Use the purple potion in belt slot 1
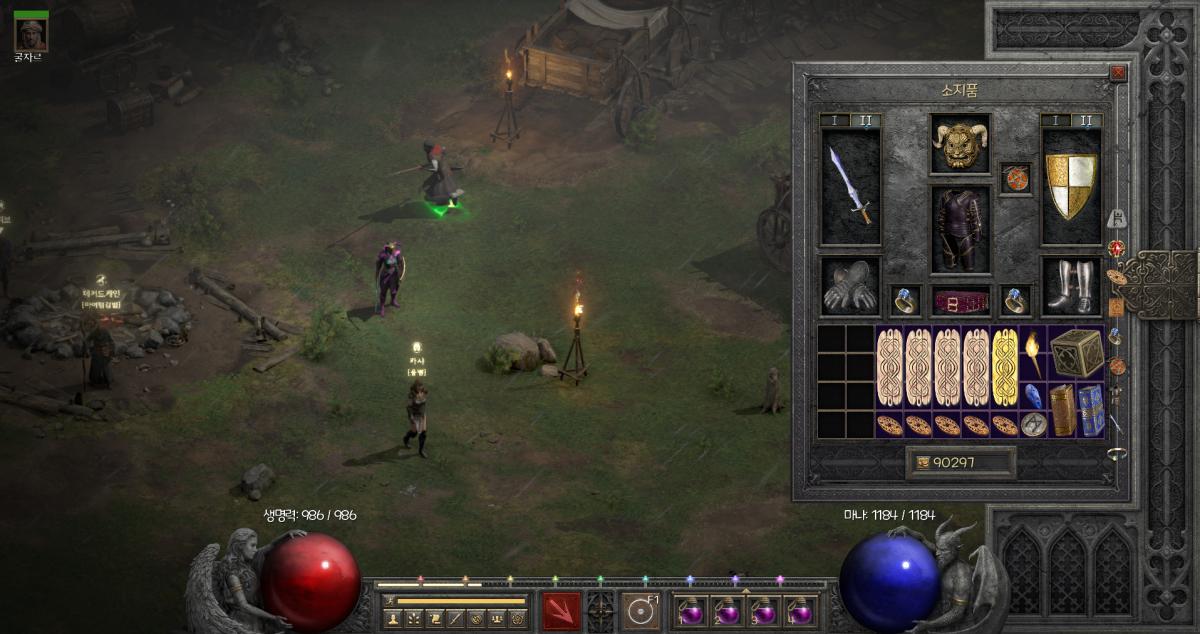 (690, 610)
